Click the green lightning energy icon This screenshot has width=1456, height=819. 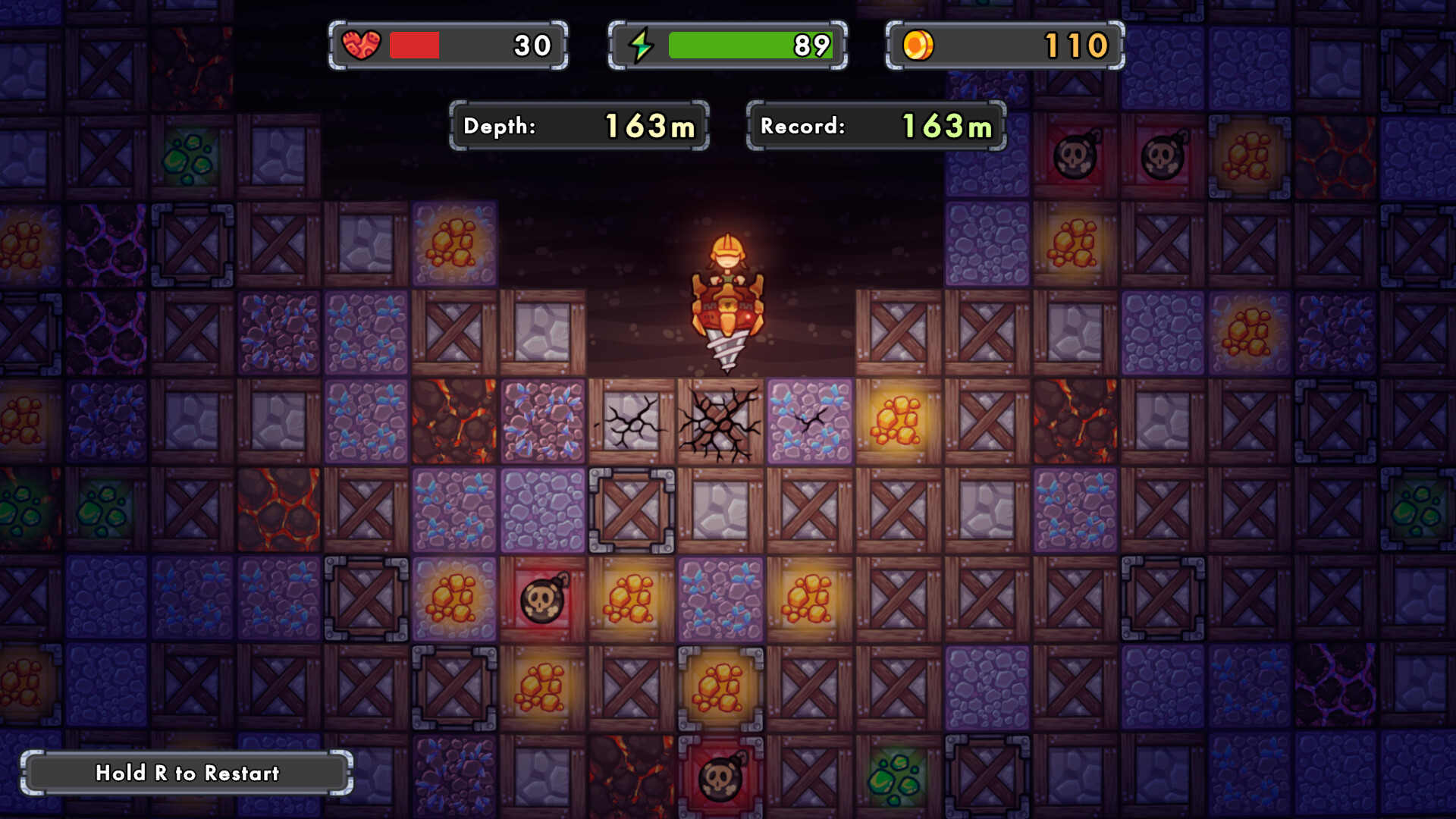[x=641, y=44]
